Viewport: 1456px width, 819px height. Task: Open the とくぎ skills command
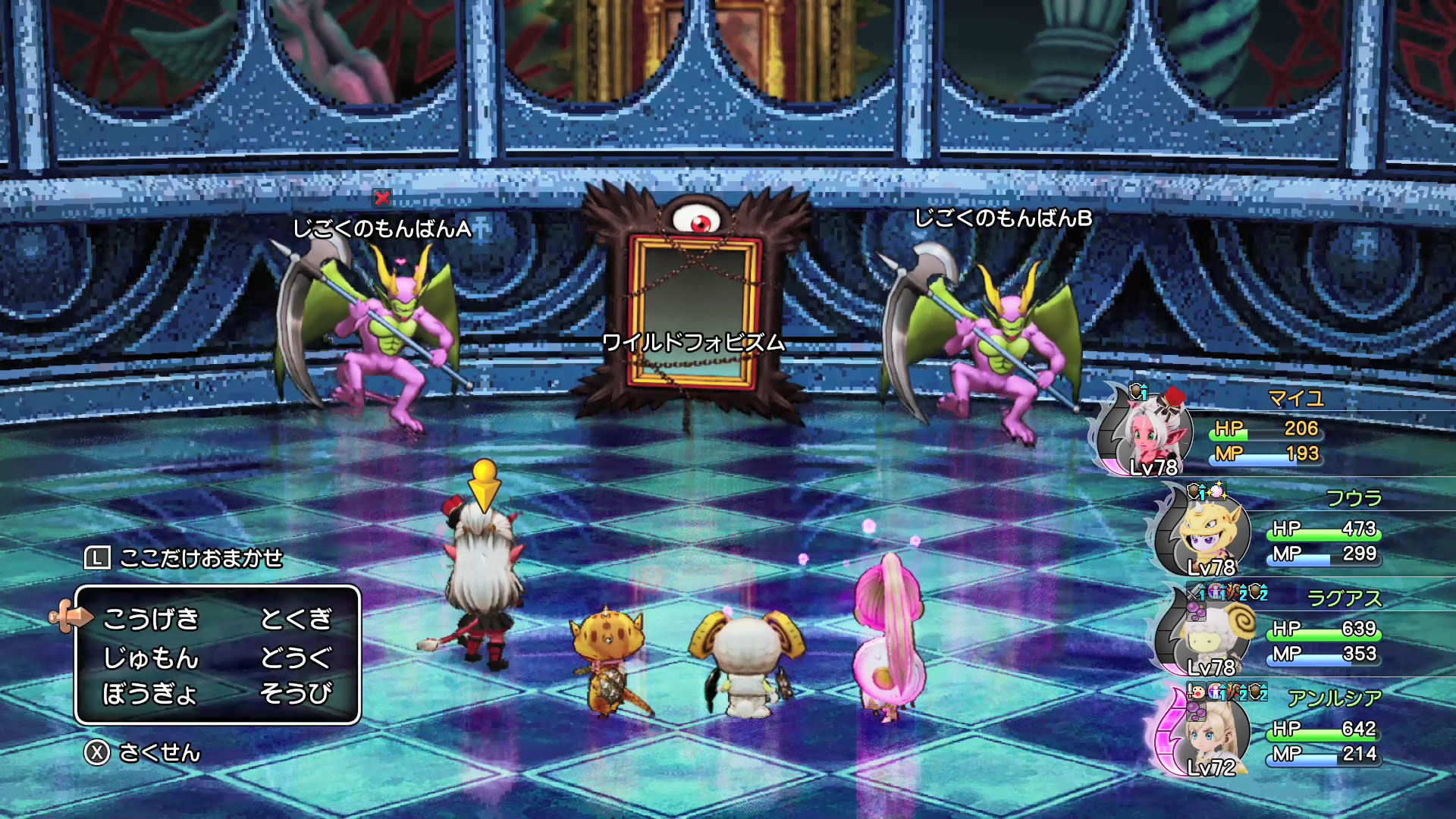(x=296, y=619)
